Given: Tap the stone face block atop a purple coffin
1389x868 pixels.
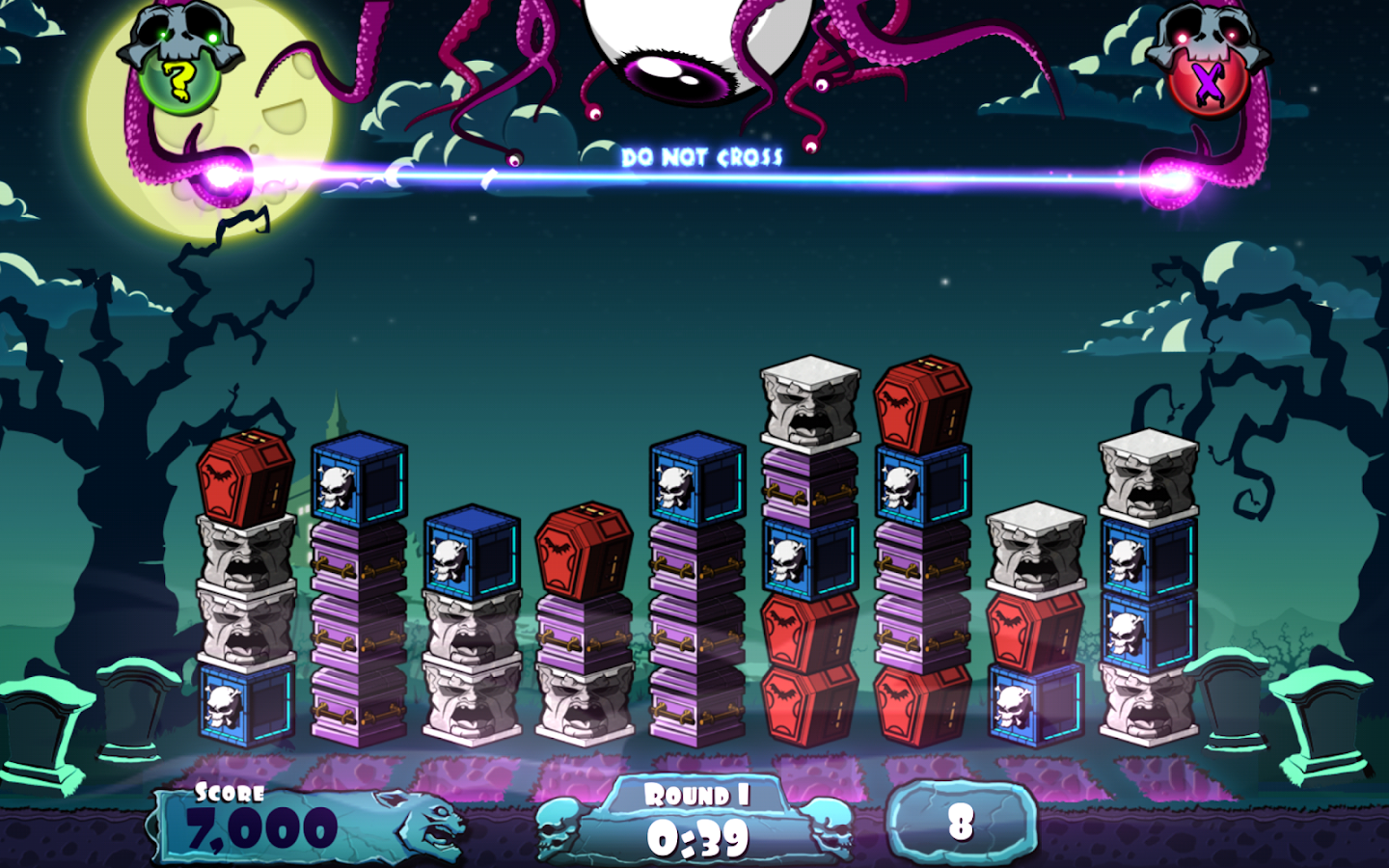Looking at the screenshot, I should (x=810, y=400).
